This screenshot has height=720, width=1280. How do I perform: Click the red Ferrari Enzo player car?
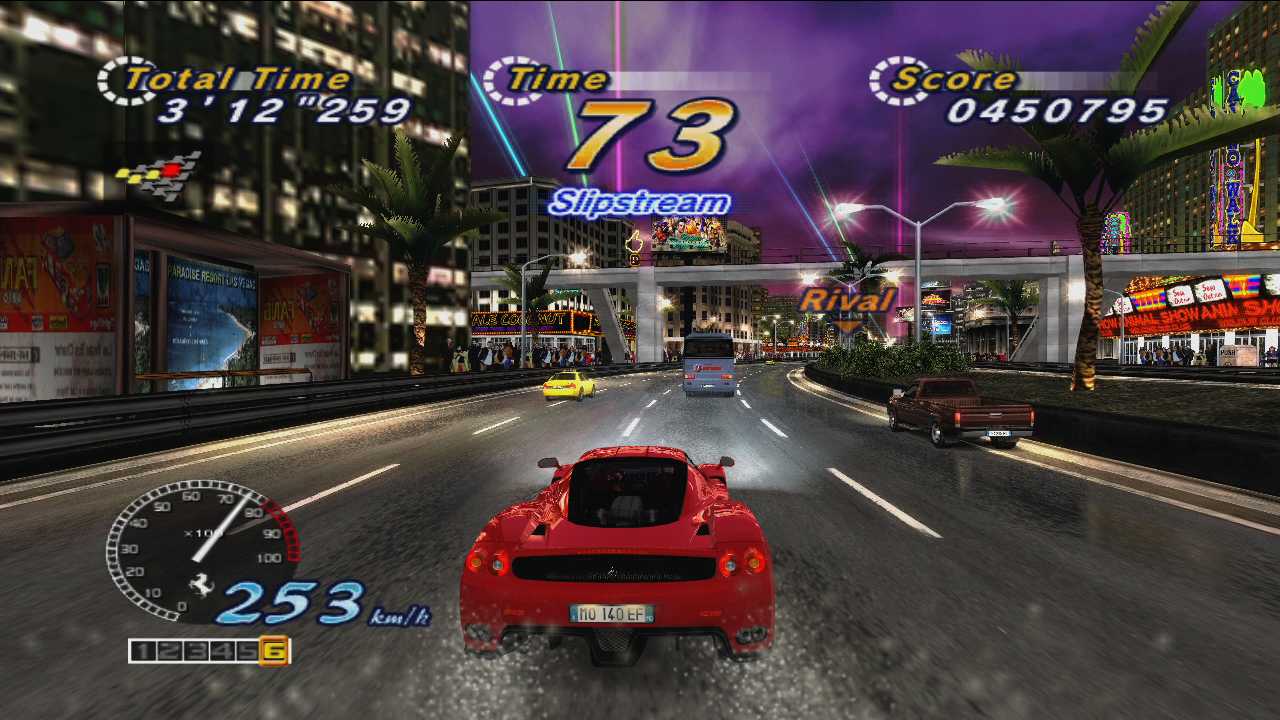(617, 550)
